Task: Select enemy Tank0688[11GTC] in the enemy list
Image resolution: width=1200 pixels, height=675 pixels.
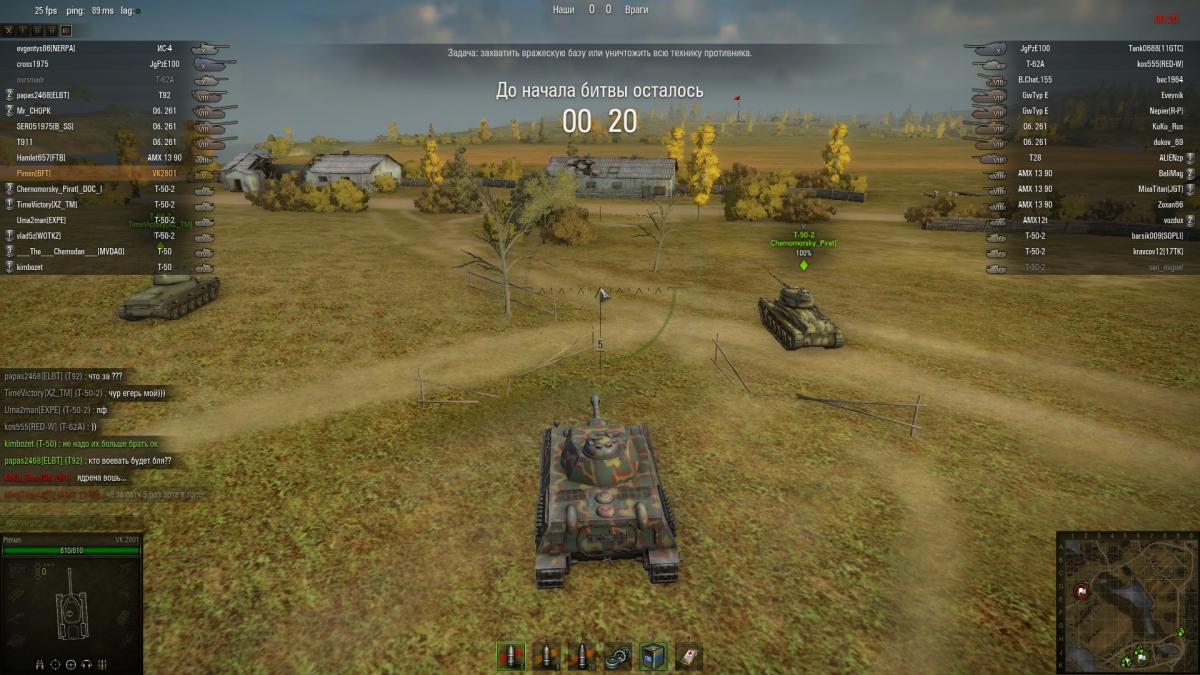Action: [1155, 48]
